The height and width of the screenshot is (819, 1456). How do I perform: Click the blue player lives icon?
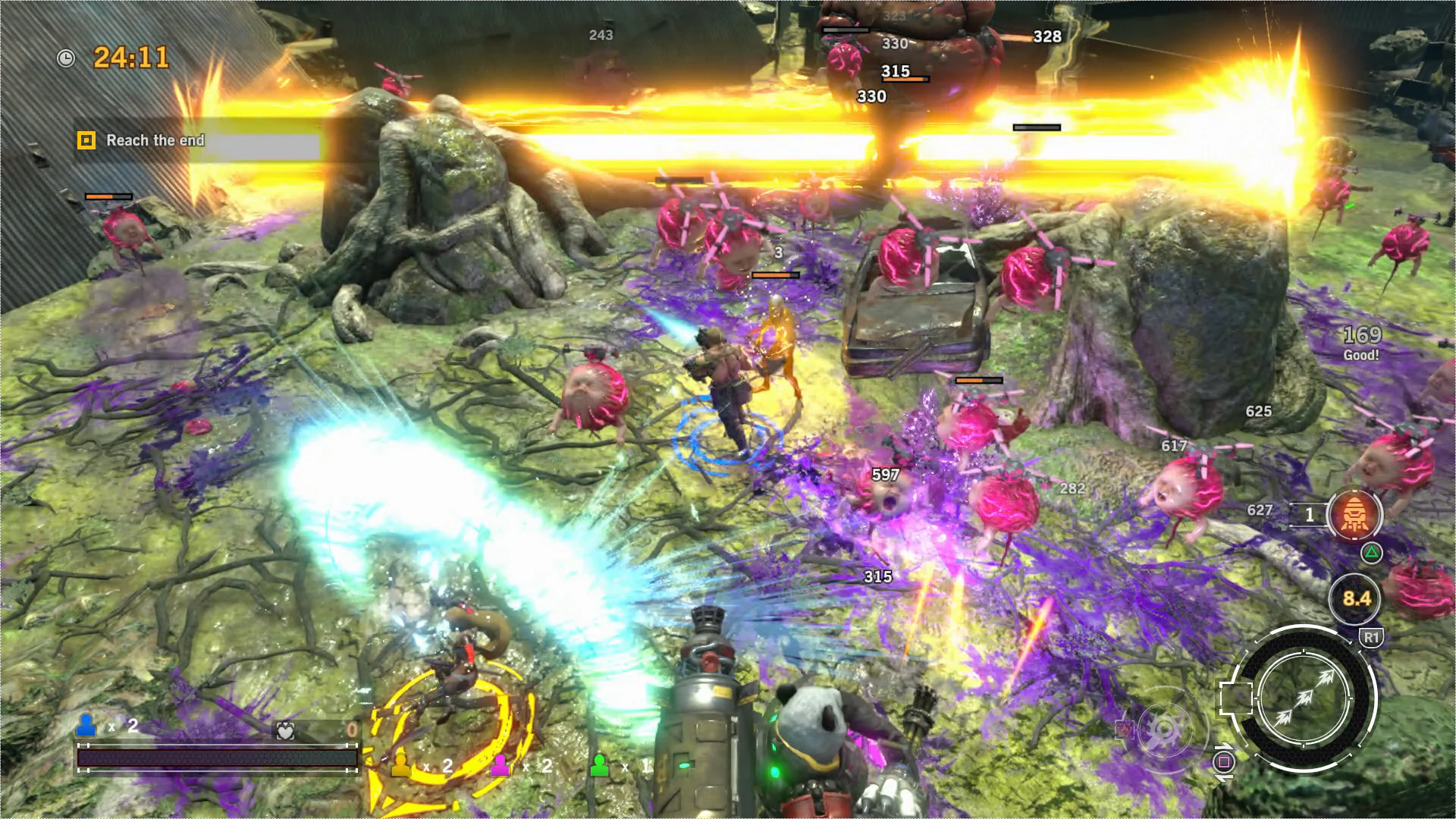(x=86, y=725)
